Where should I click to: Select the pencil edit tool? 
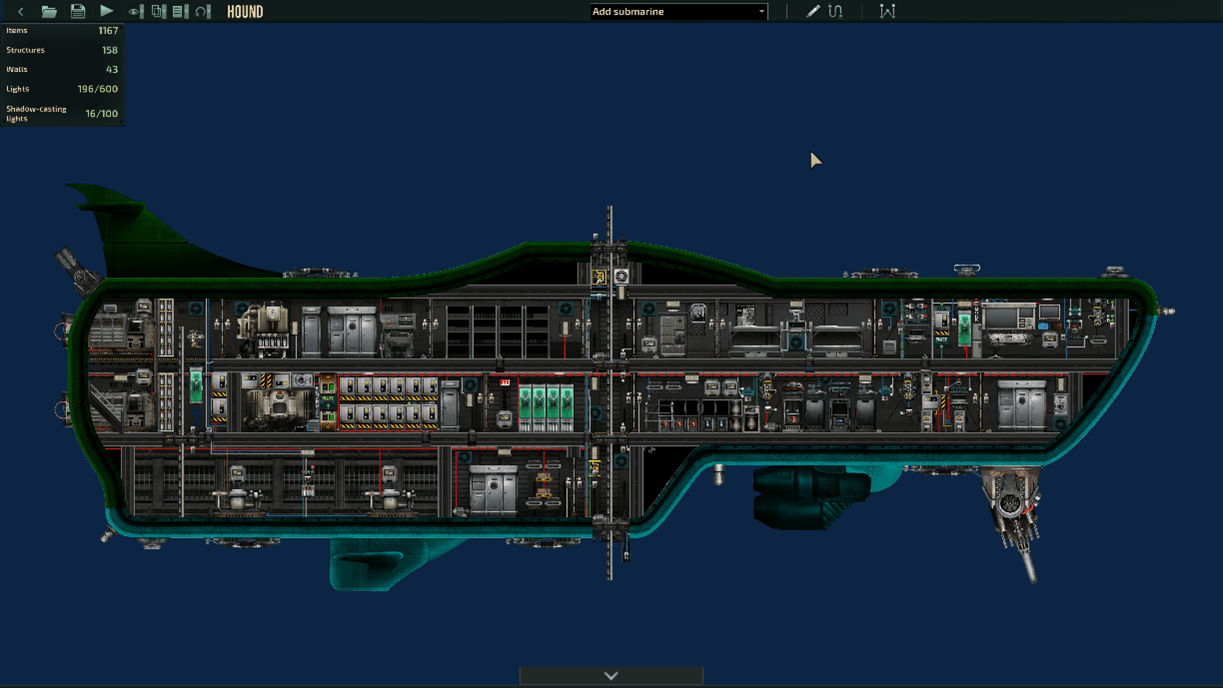click(813, 12)
